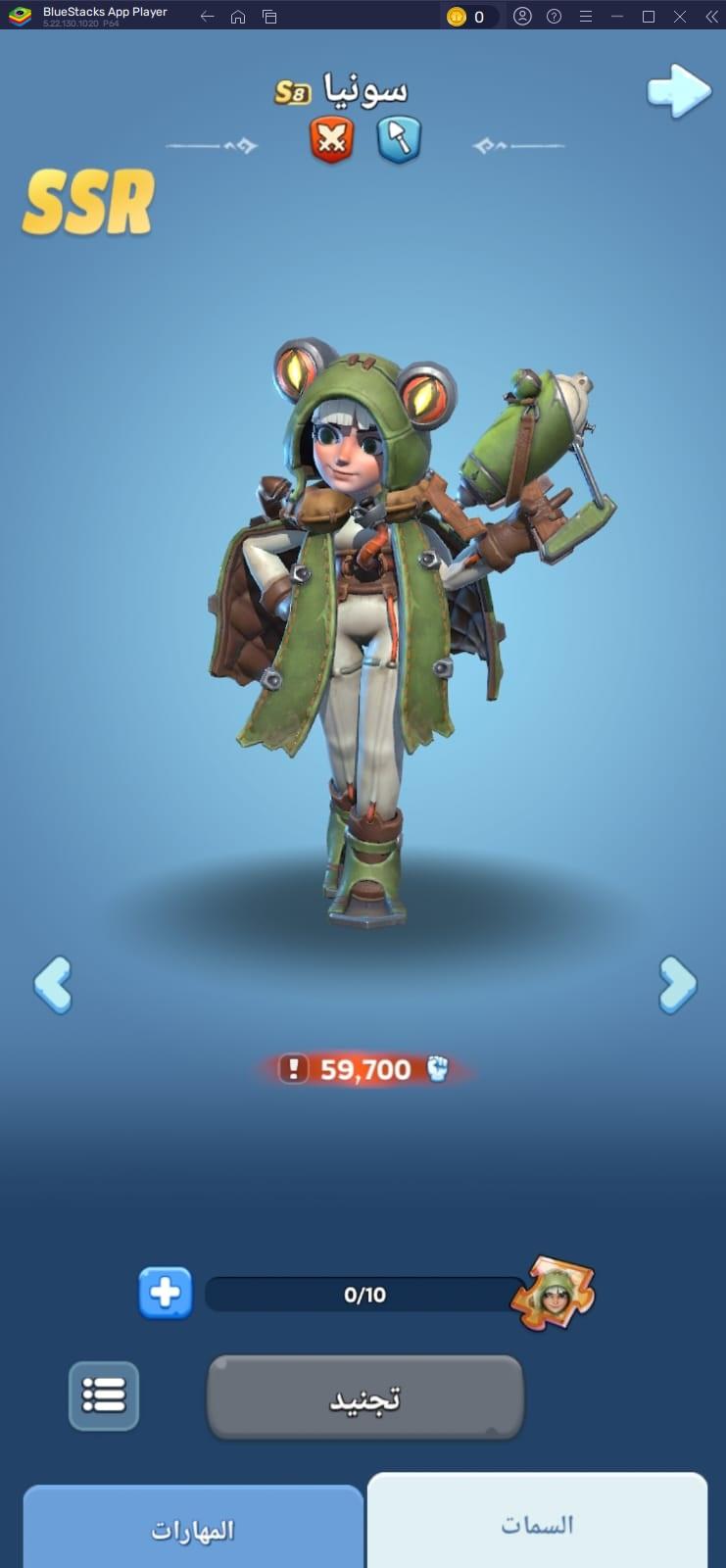Image resolution: width=726 pixels, height=1568 pixels.
Task: Open the list menu button
Action: point(104,1396)
